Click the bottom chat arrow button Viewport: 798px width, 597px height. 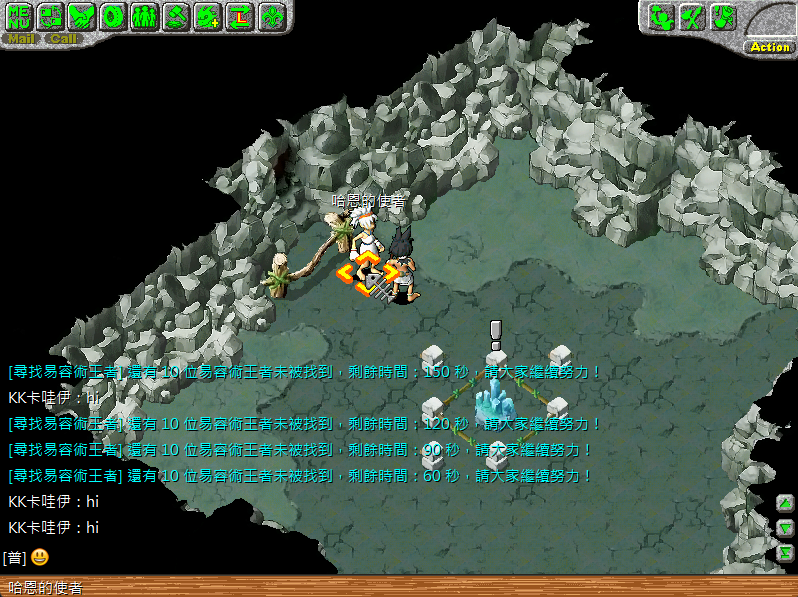click(x=786, y=552)
